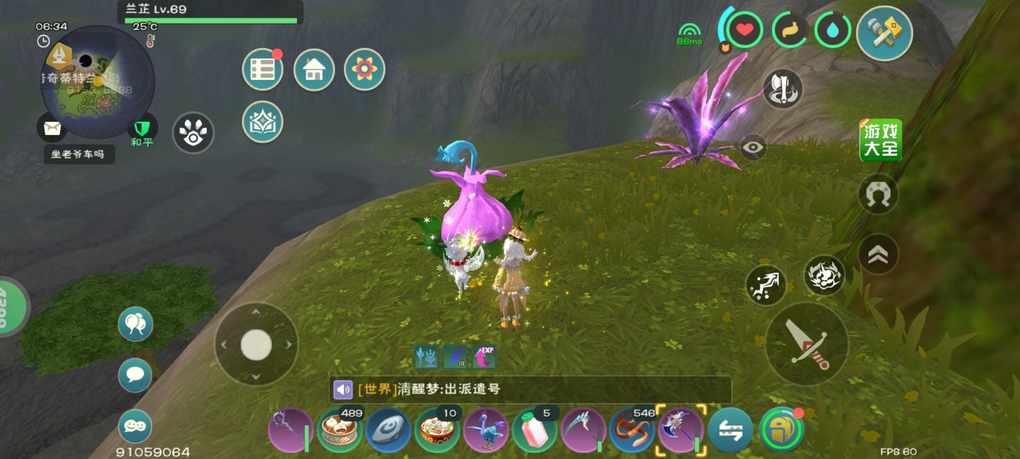Toggle the green shield peace mode
This screenshot has height=459, width=1020.
pos(144,128)
